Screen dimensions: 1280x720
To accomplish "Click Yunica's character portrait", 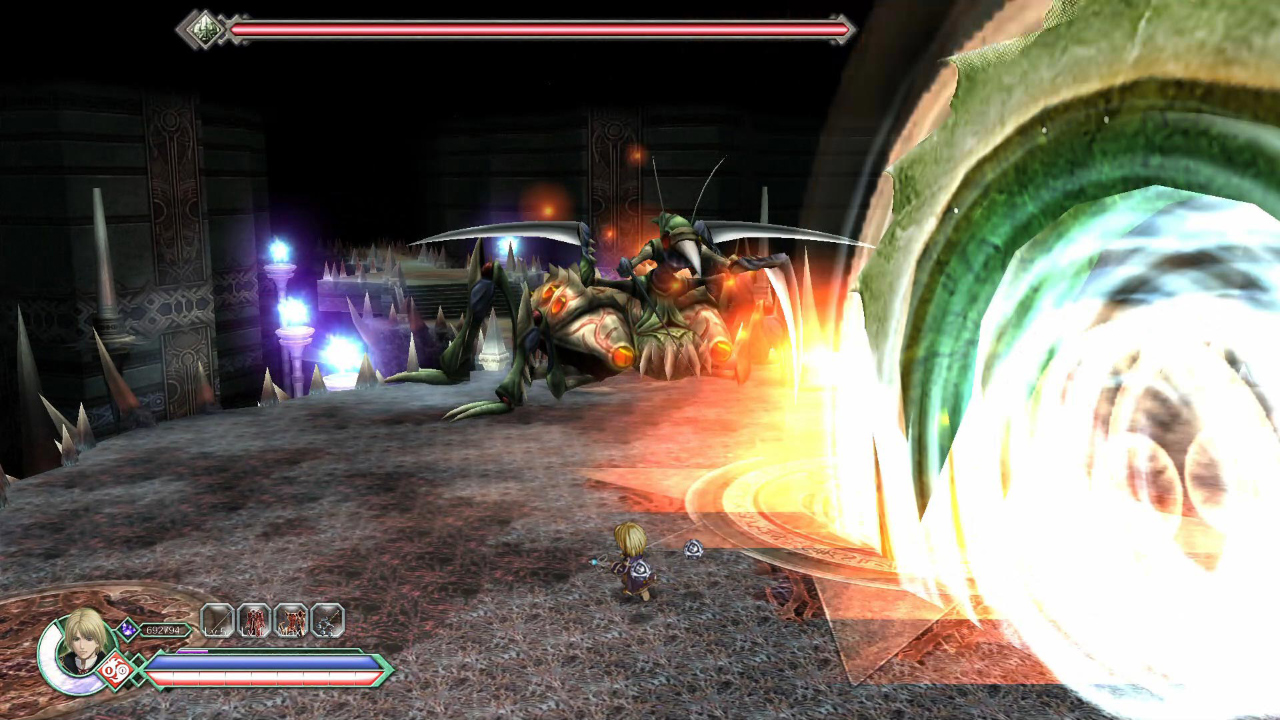I will [x=82, y=642].
